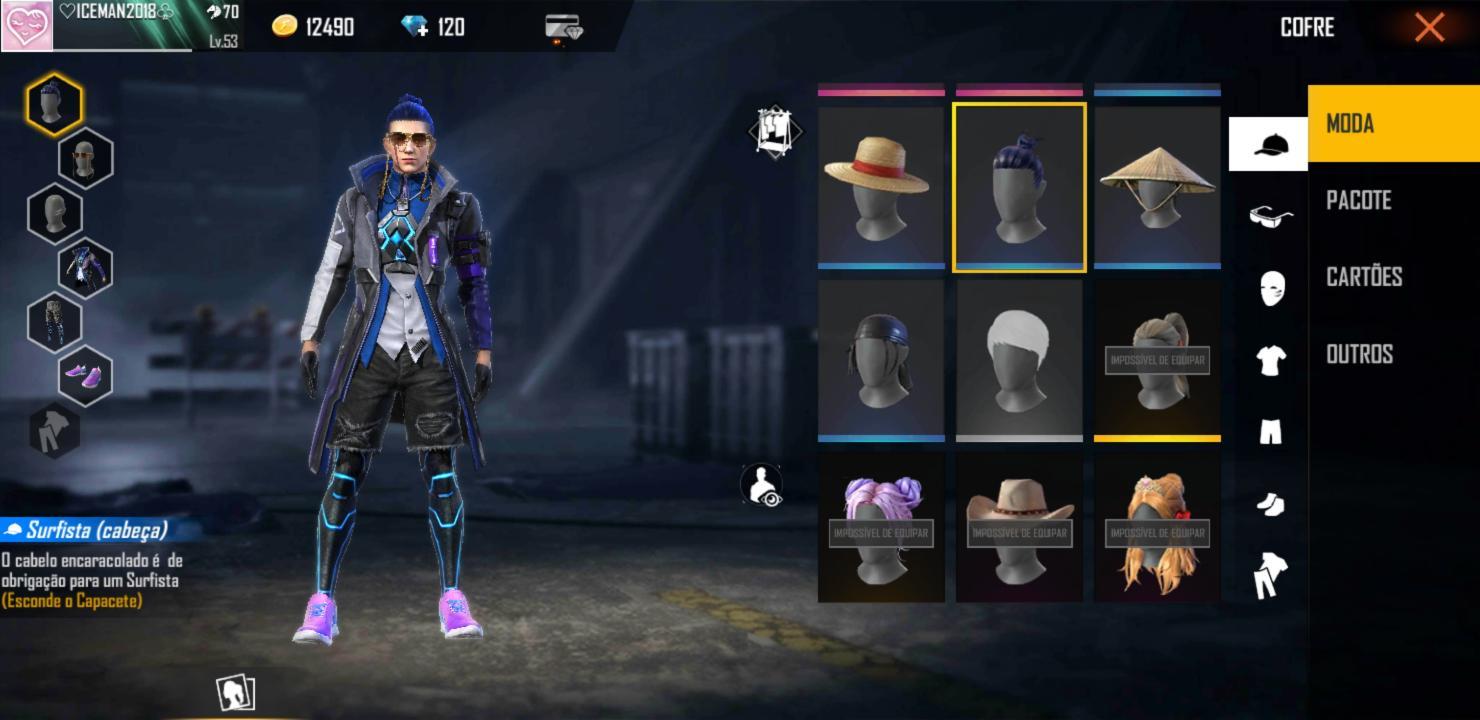Choose the straw hat with red band

[x=881, y=187]
